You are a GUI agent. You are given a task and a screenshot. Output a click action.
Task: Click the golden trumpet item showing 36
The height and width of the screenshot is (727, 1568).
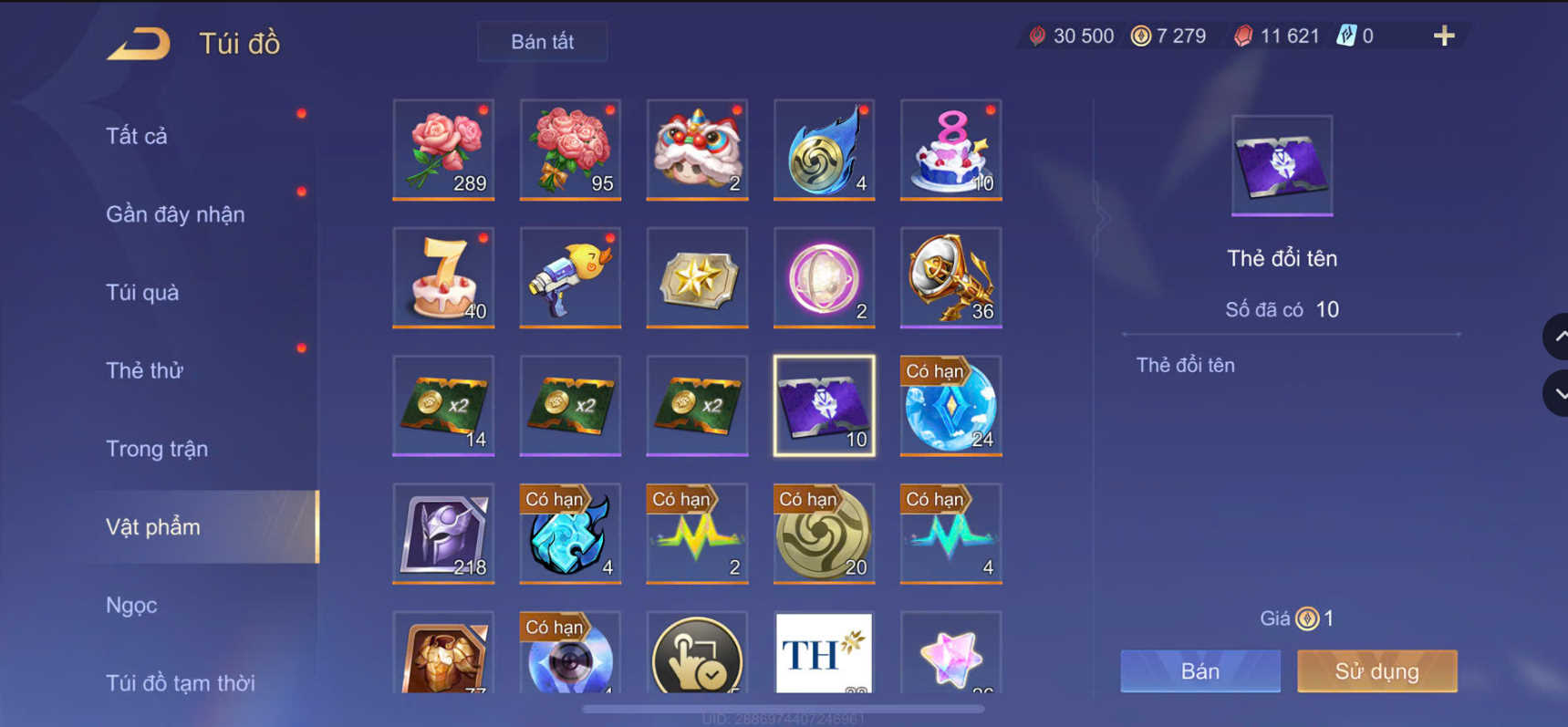point(950,276)
